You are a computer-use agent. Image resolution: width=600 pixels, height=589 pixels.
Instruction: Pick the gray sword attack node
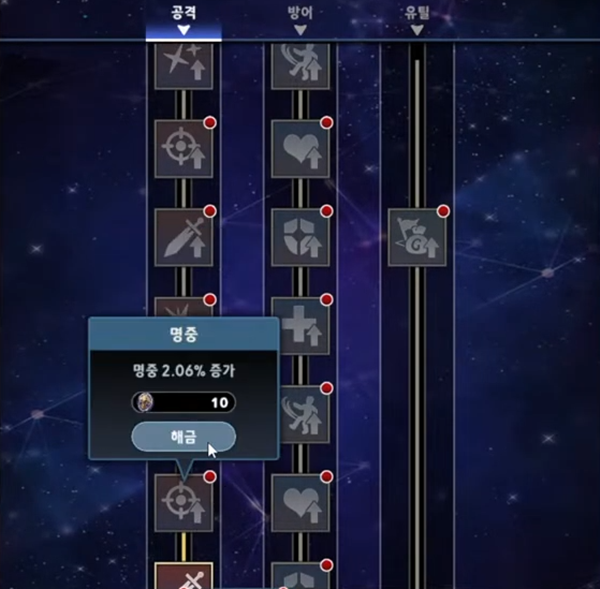[184, 237]
